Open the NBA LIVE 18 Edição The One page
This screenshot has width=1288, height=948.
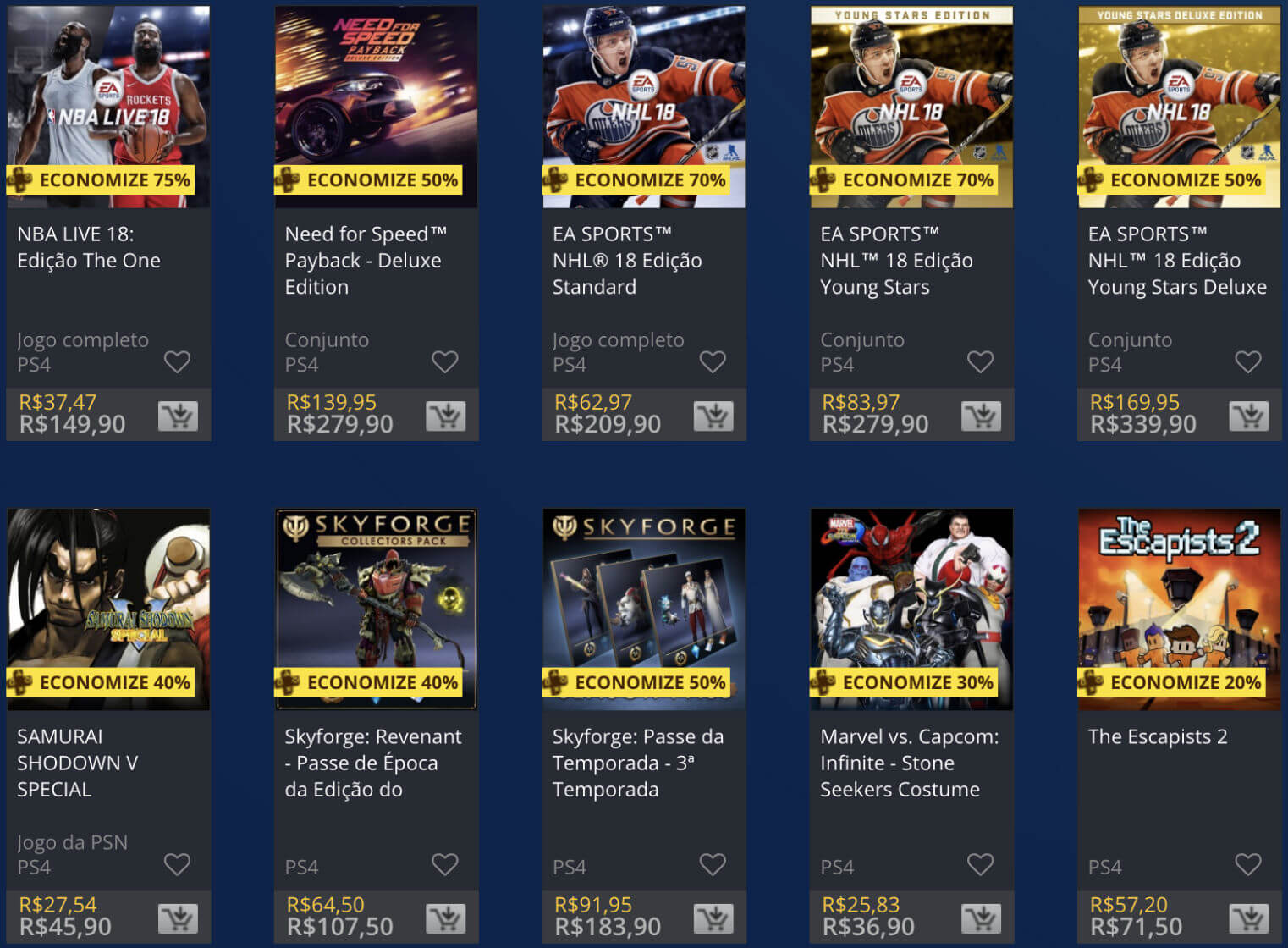tap(88, 246)
